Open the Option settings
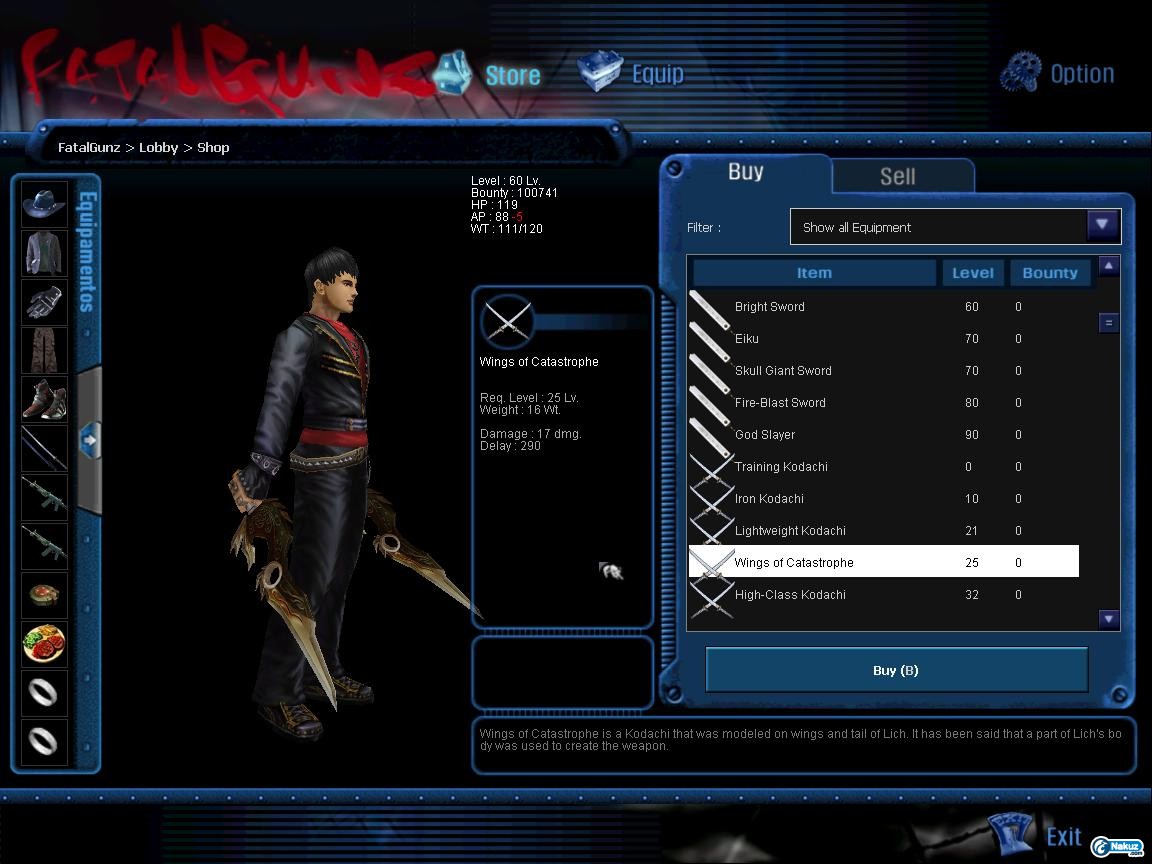Image resolution: width=1152 pixels, height=864 pixels. click(1057, 73)
